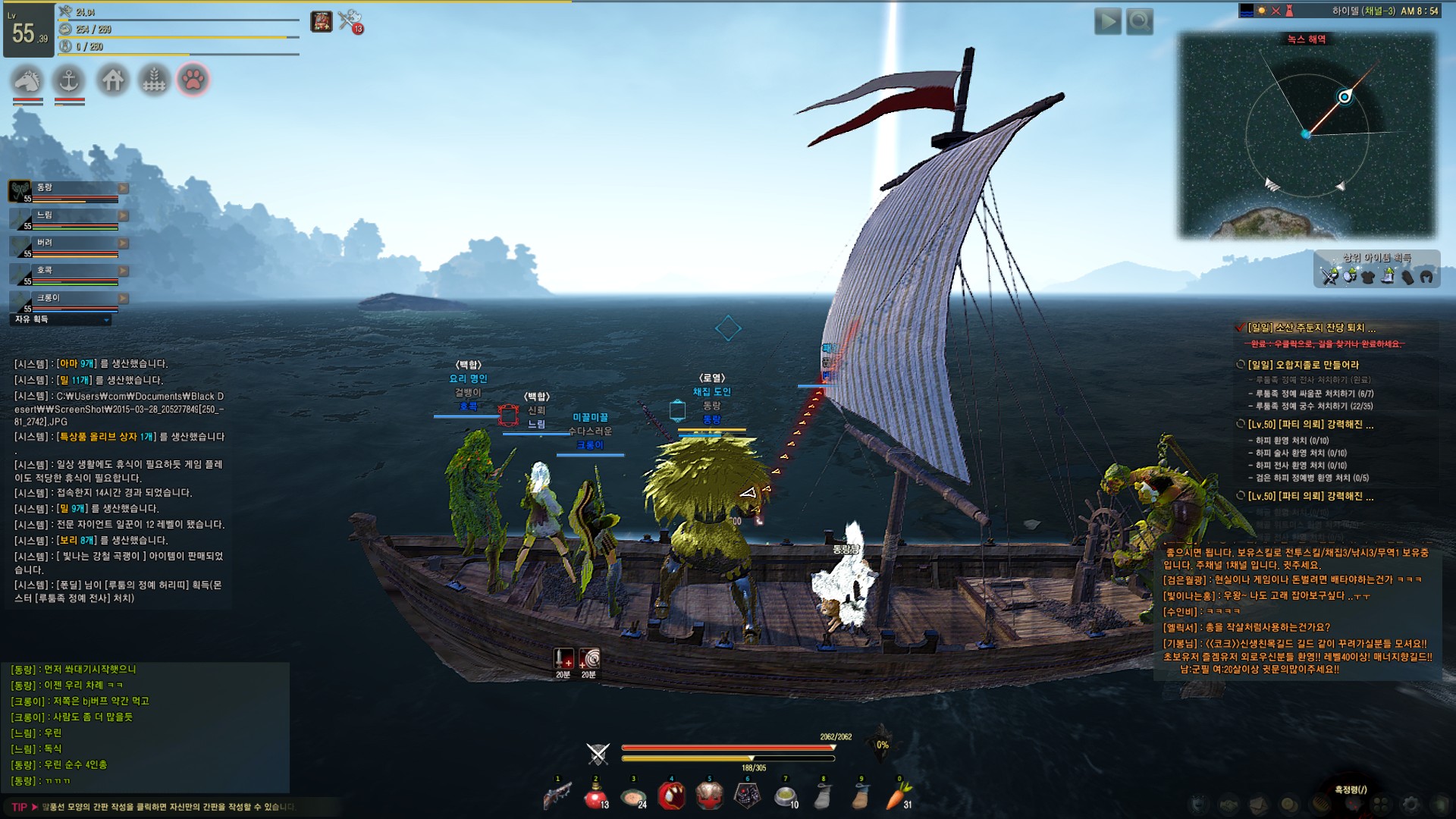Use the musket in hotbar slot 1
Viewport: 1456px width, 819px height.
(x=557, y=796)
